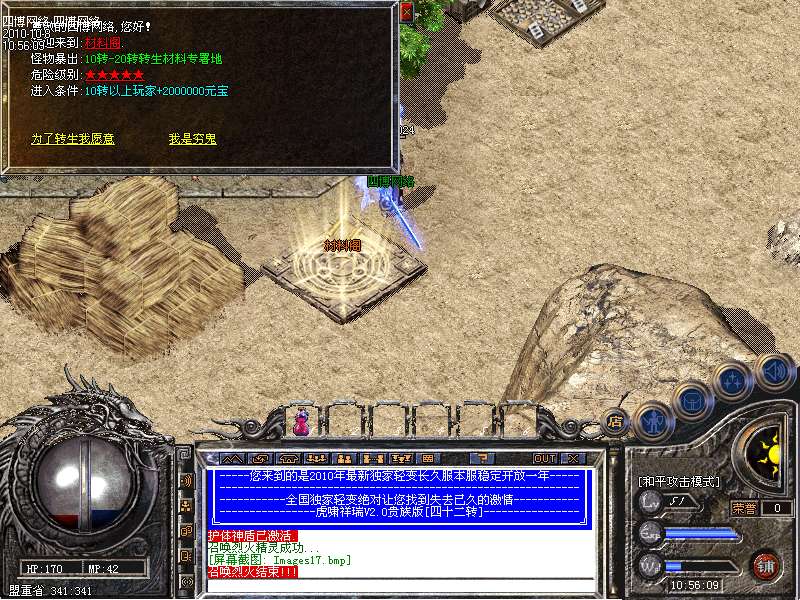Open the bag inventory round button
Screen dimensions: 800x600
(692, 400)
